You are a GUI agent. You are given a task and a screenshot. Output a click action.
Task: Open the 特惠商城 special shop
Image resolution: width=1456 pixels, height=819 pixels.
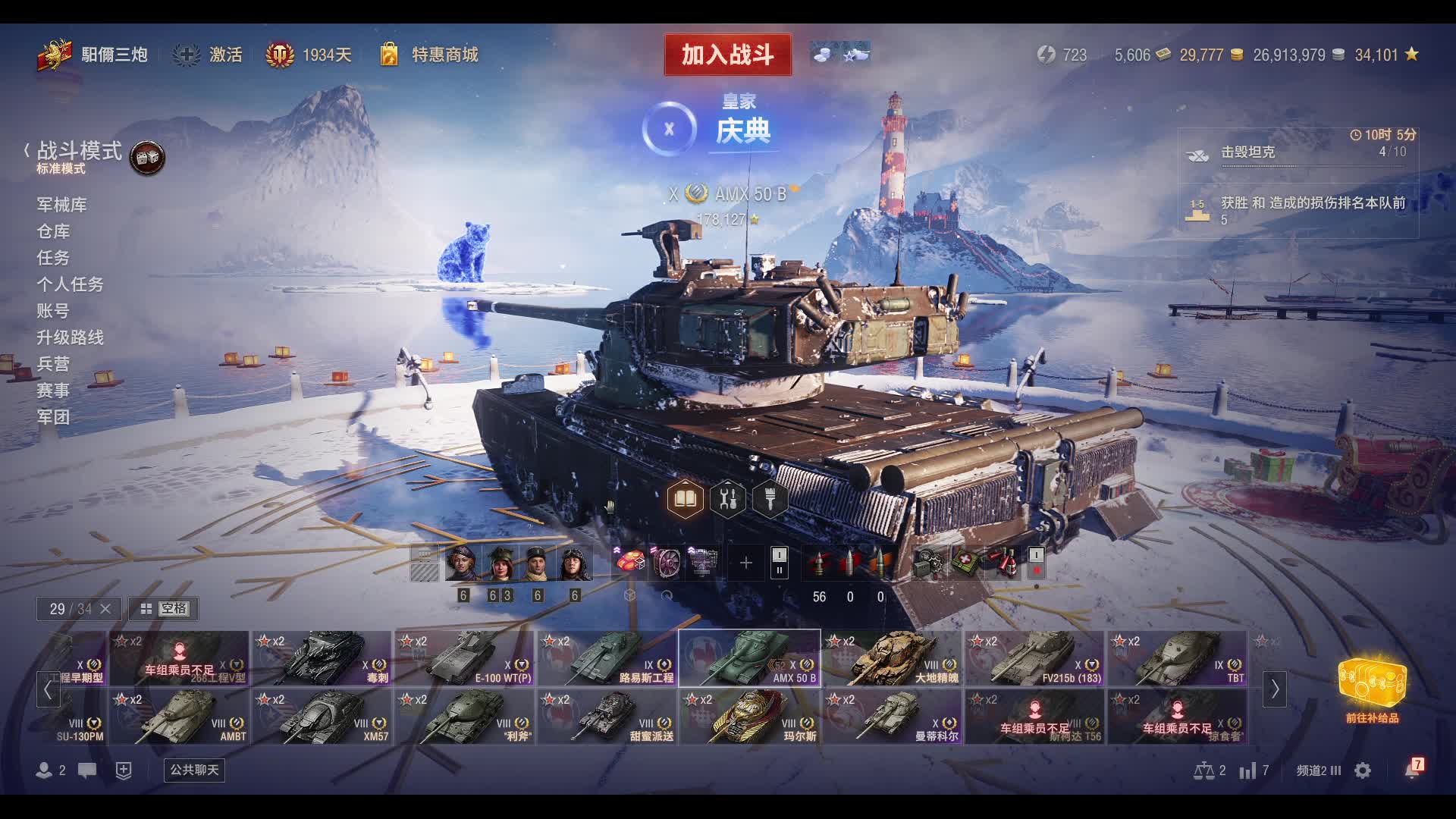(430, 55)
